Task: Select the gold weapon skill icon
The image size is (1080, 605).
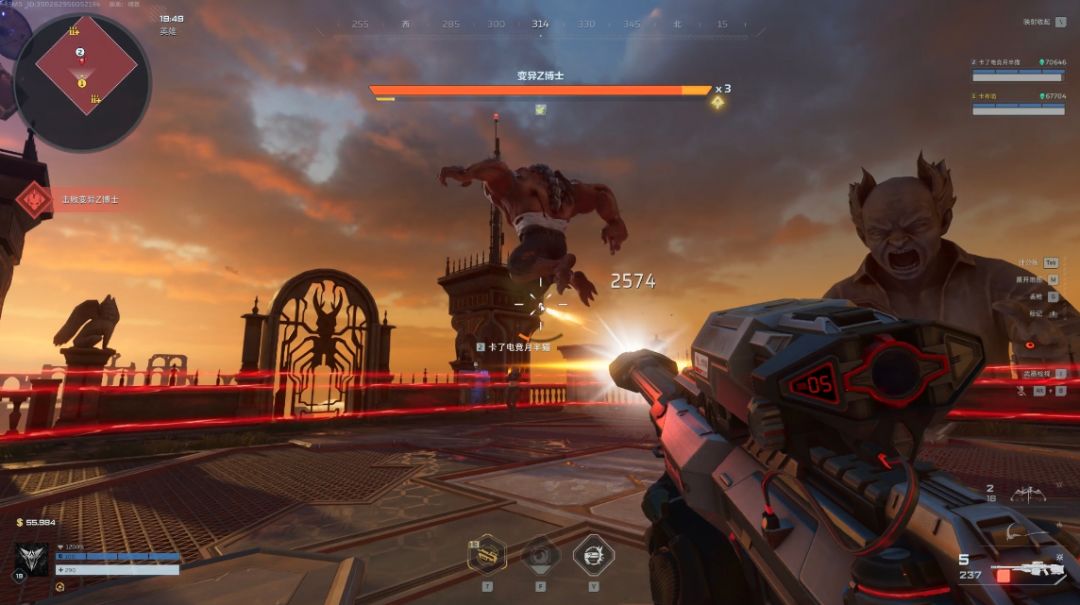Action: (x=487, y=554)
